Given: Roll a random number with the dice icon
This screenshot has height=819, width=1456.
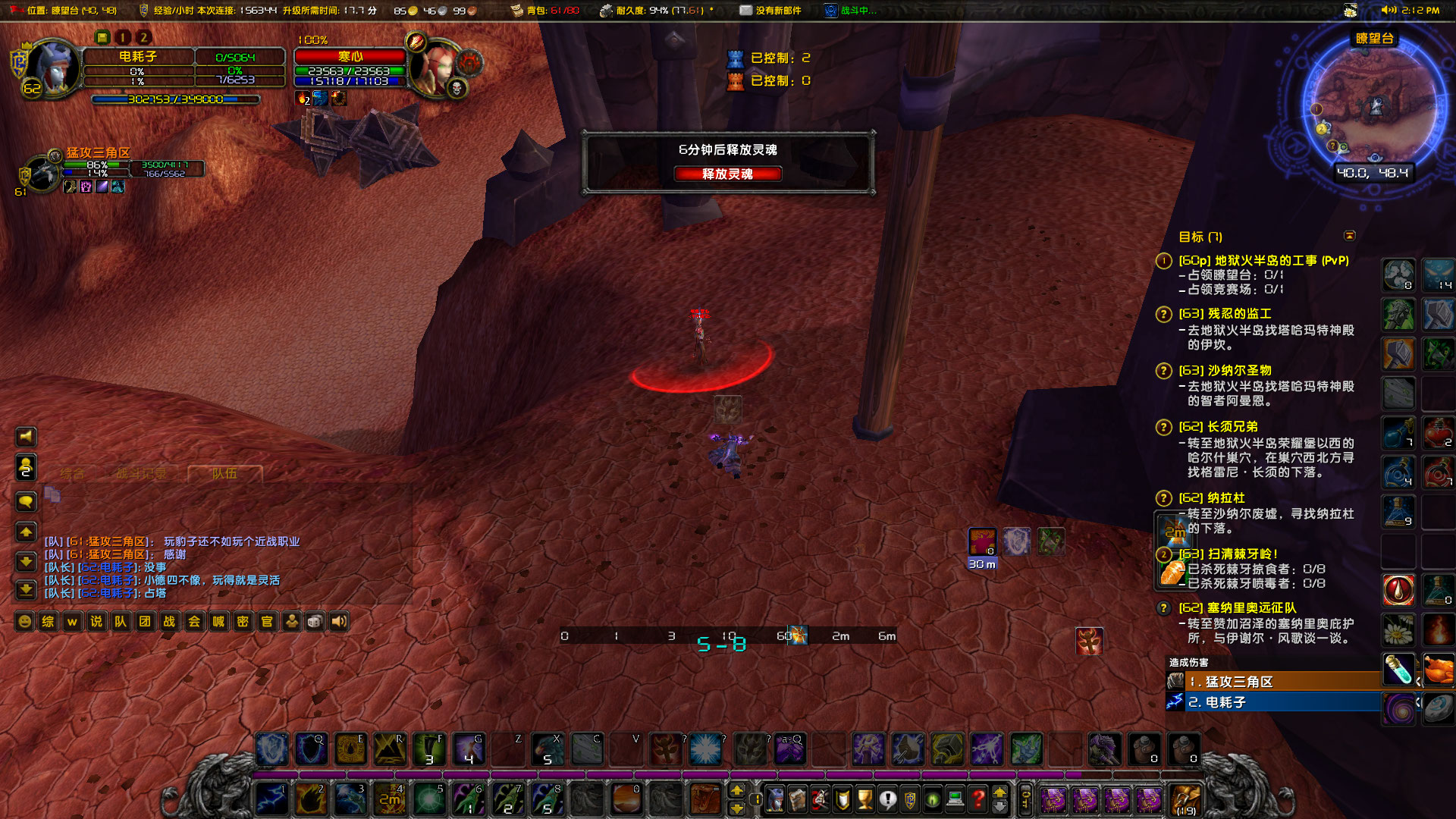Looking at the screenshot, I should 315,621.
